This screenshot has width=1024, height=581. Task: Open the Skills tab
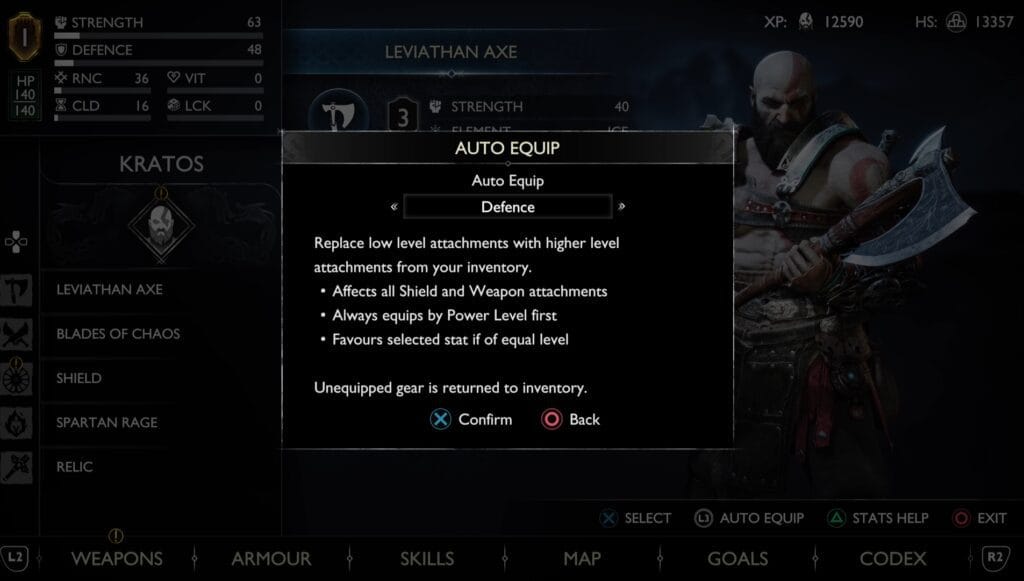pos(427,558)
